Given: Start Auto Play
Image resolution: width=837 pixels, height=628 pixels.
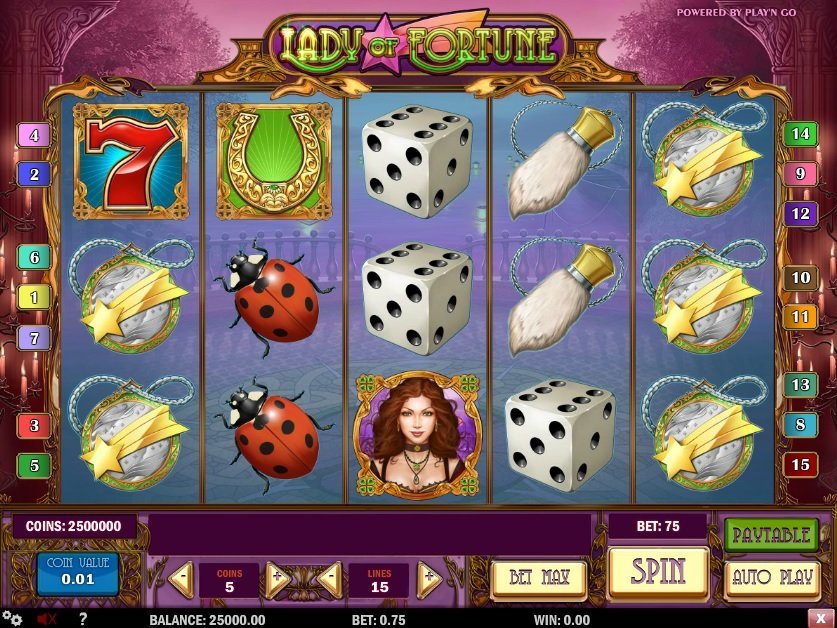Looking at the screenshot, I should 771,578.
